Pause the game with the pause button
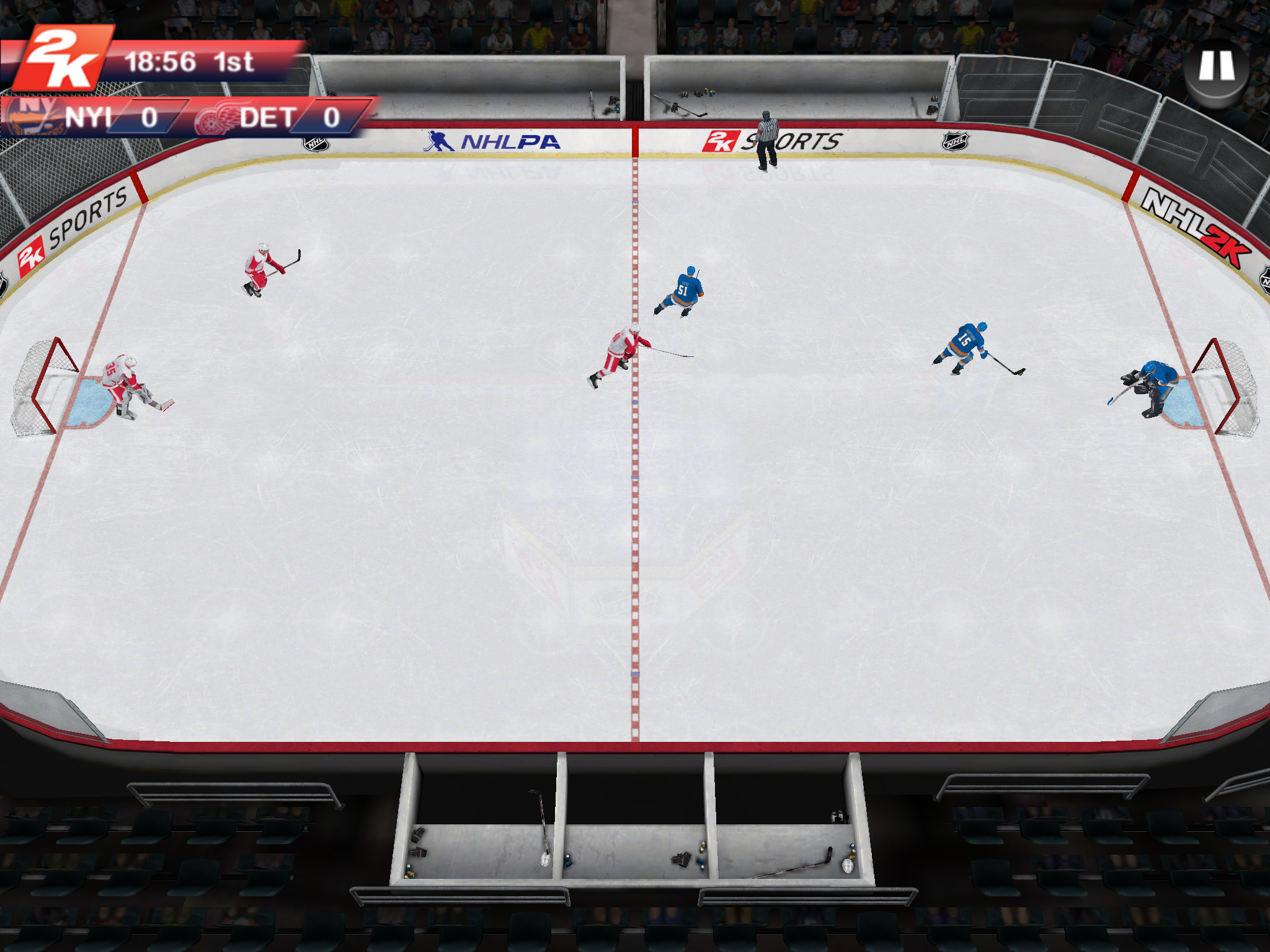This screenshot has width=1270, height=952. [x=1216, y=67]
